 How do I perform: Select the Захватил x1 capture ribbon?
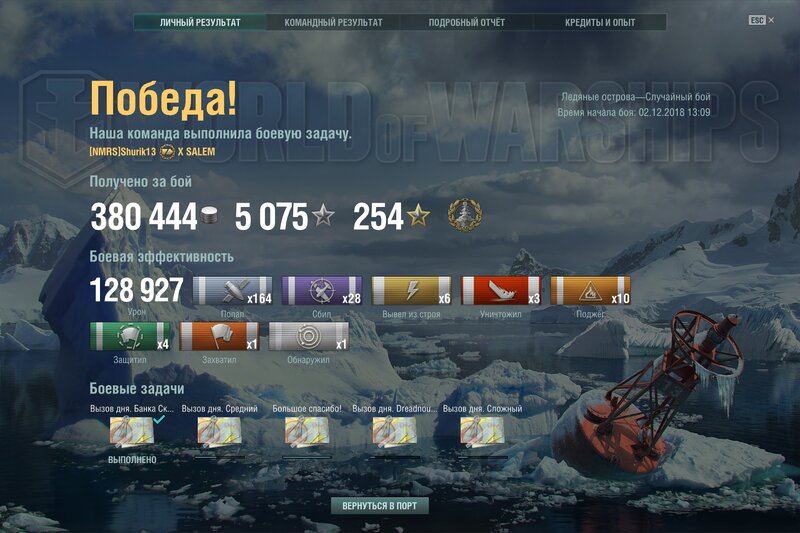tap(219, 336)
